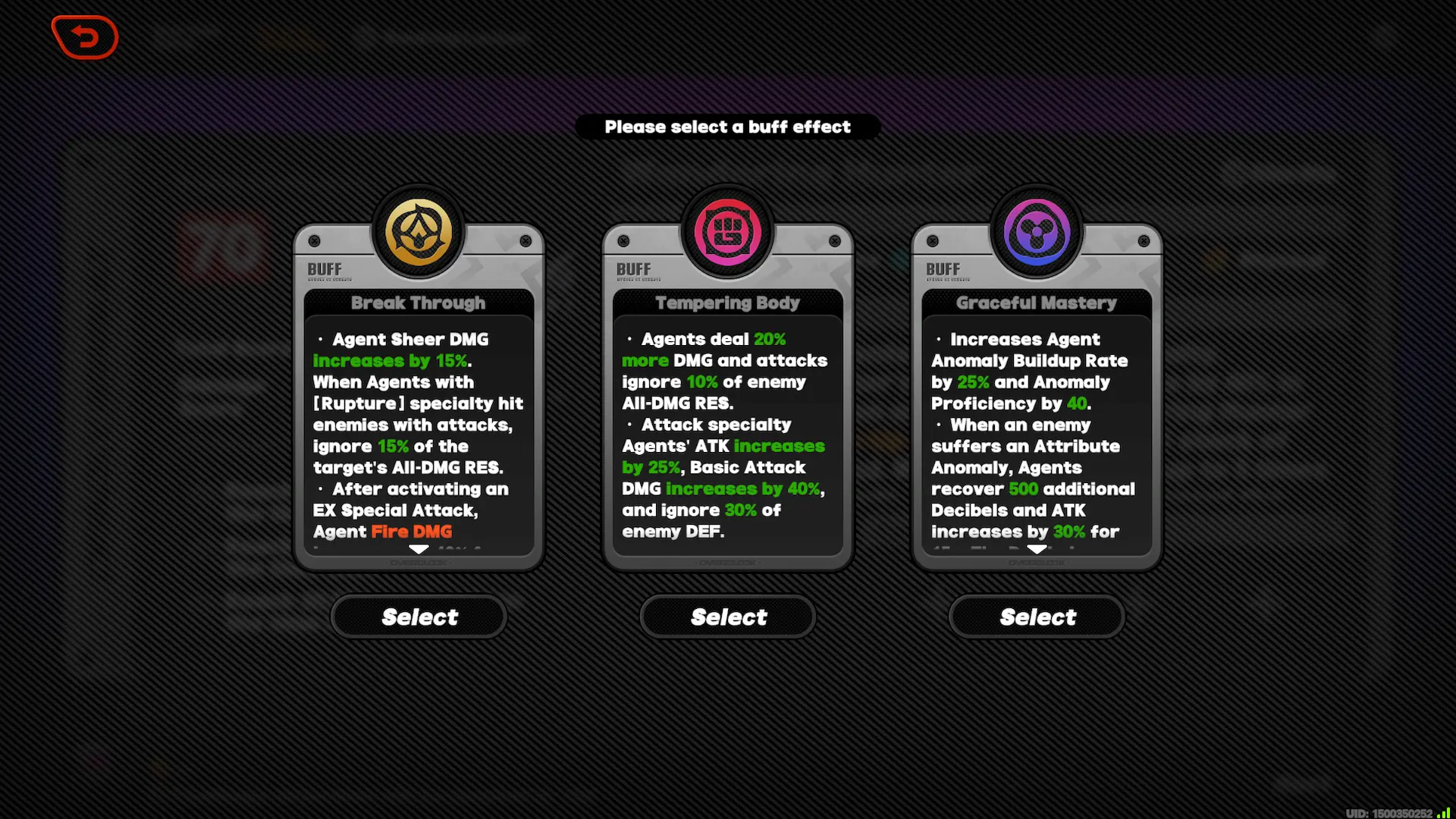Screen dimensions: 1456x819
Task: Click the red back arrow icon
Action: point(84,36)
